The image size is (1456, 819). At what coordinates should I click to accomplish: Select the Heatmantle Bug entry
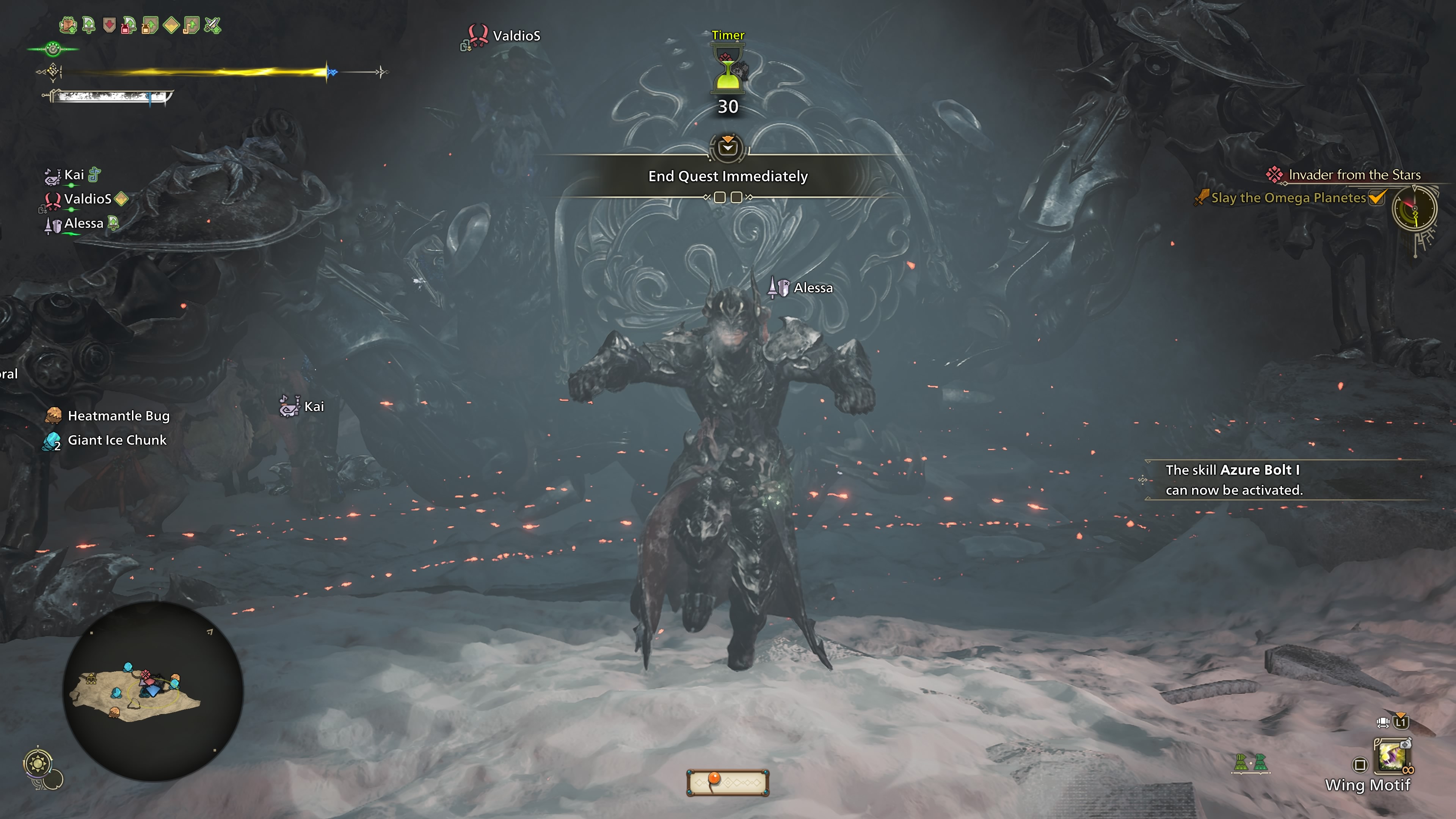[x=118, y=416]
